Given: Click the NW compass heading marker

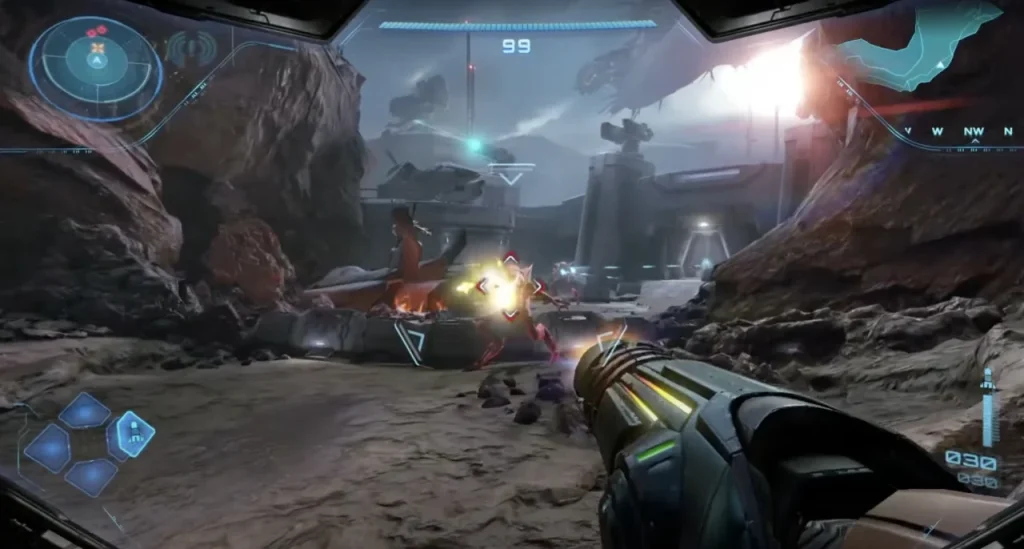Looking at the screenshot, I should 973,131.
